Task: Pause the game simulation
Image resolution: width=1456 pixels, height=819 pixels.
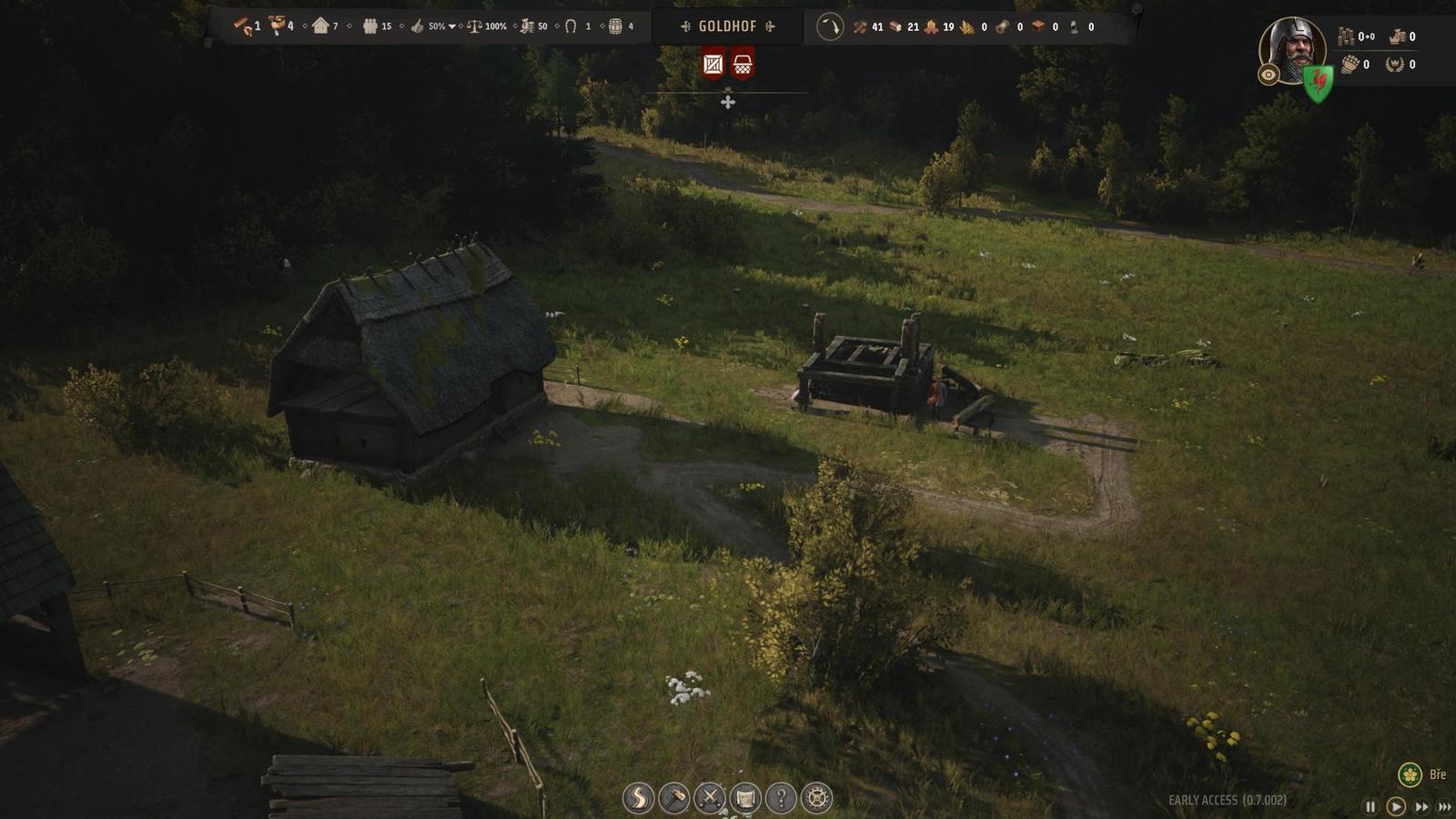Action: coord(1371,804)
